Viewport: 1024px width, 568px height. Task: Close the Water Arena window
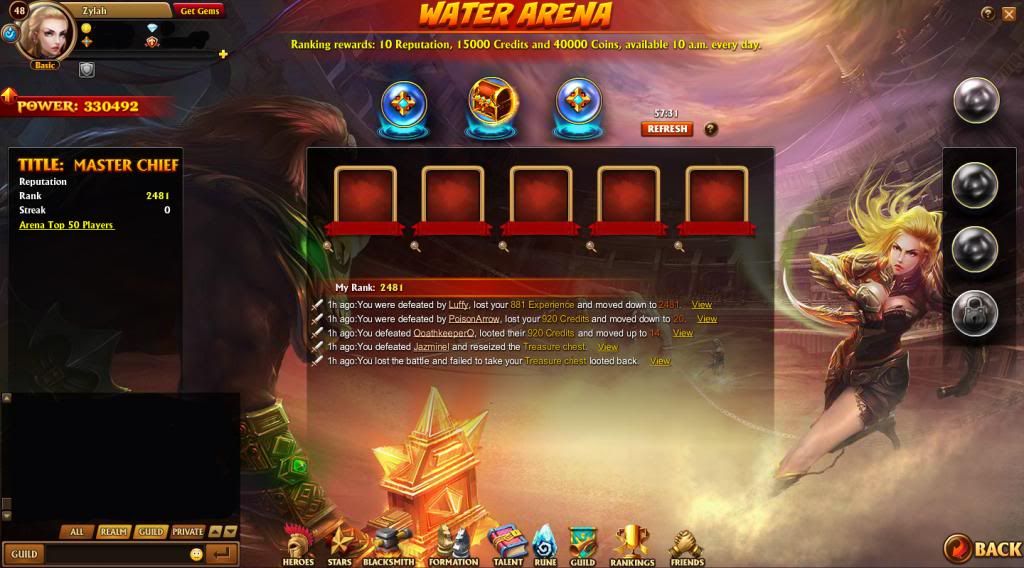point(1008,13)
